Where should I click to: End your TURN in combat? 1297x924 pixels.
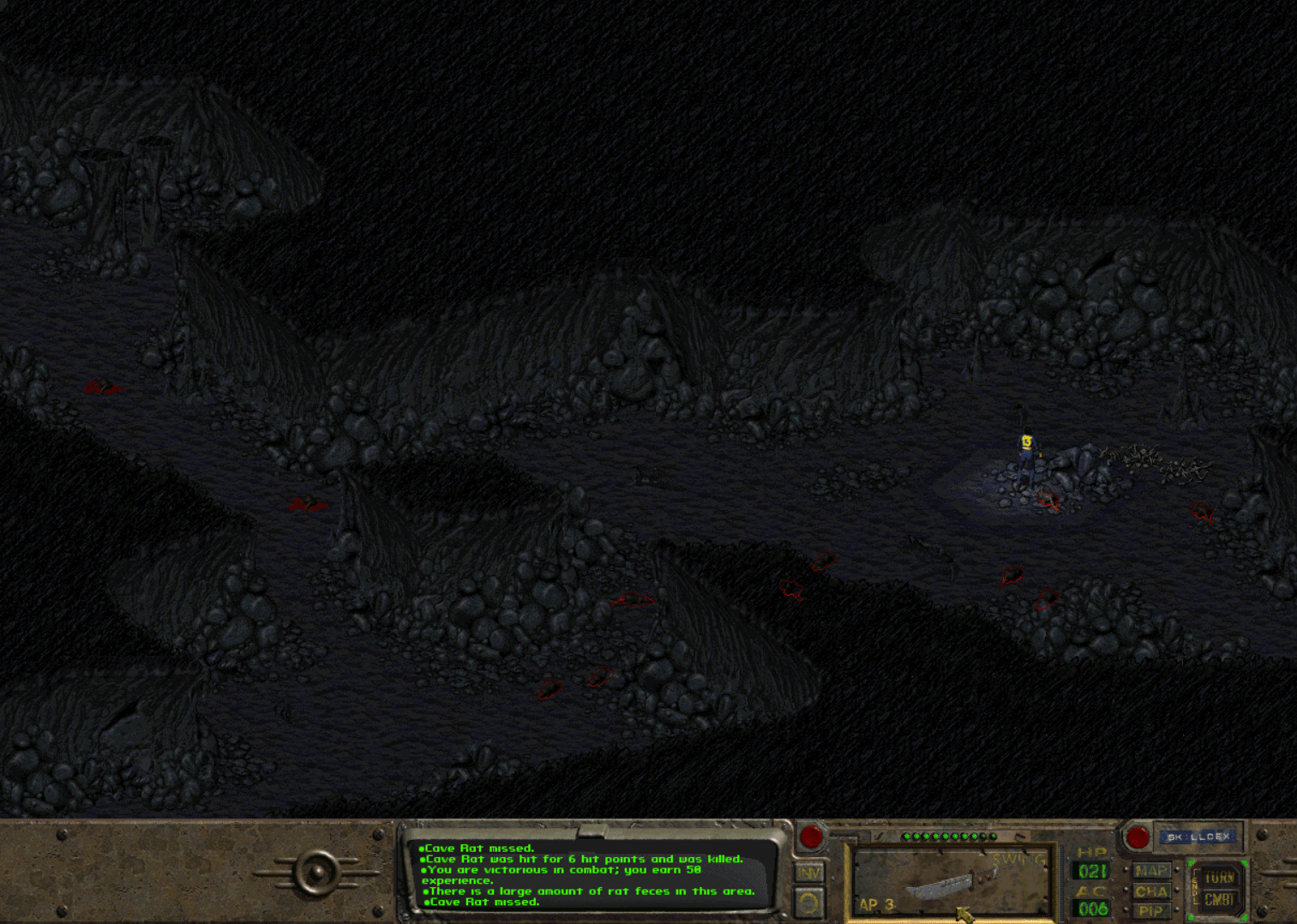[x=1219, y=878]
